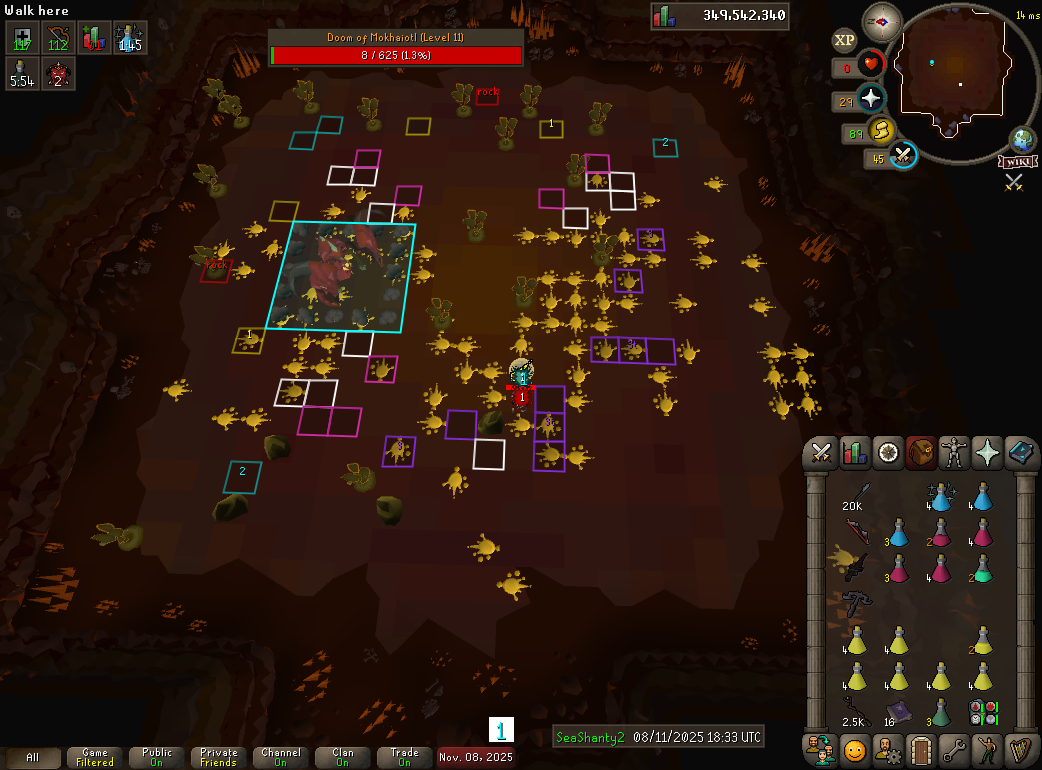1042x770 pixels.
Task: Switch to the Spellbook tab
Action: pos(1020,453)
